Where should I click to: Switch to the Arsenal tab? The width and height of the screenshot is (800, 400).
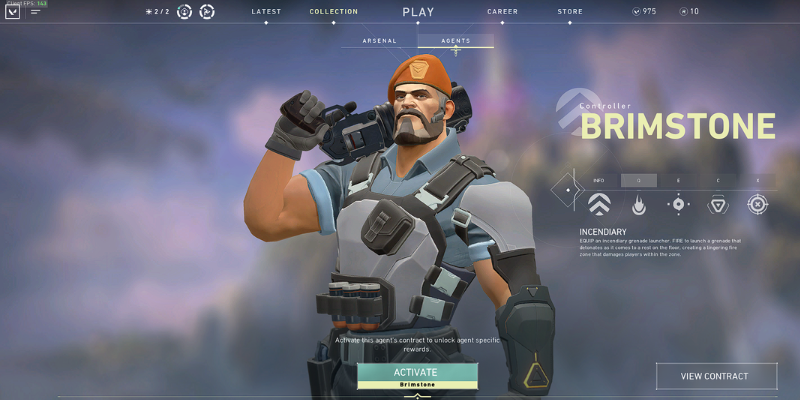[379, 41]
